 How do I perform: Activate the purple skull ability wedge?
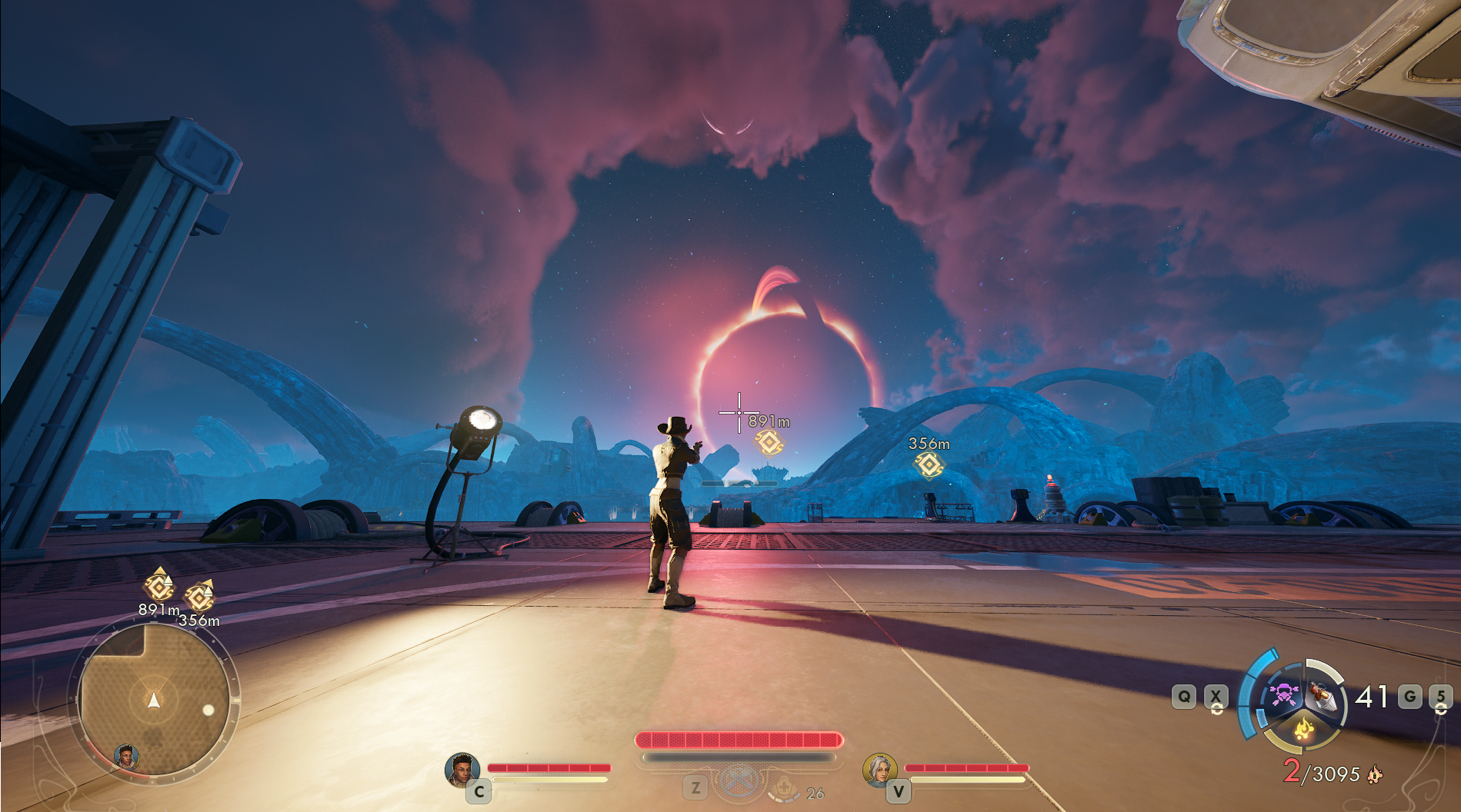[1283, 696]
